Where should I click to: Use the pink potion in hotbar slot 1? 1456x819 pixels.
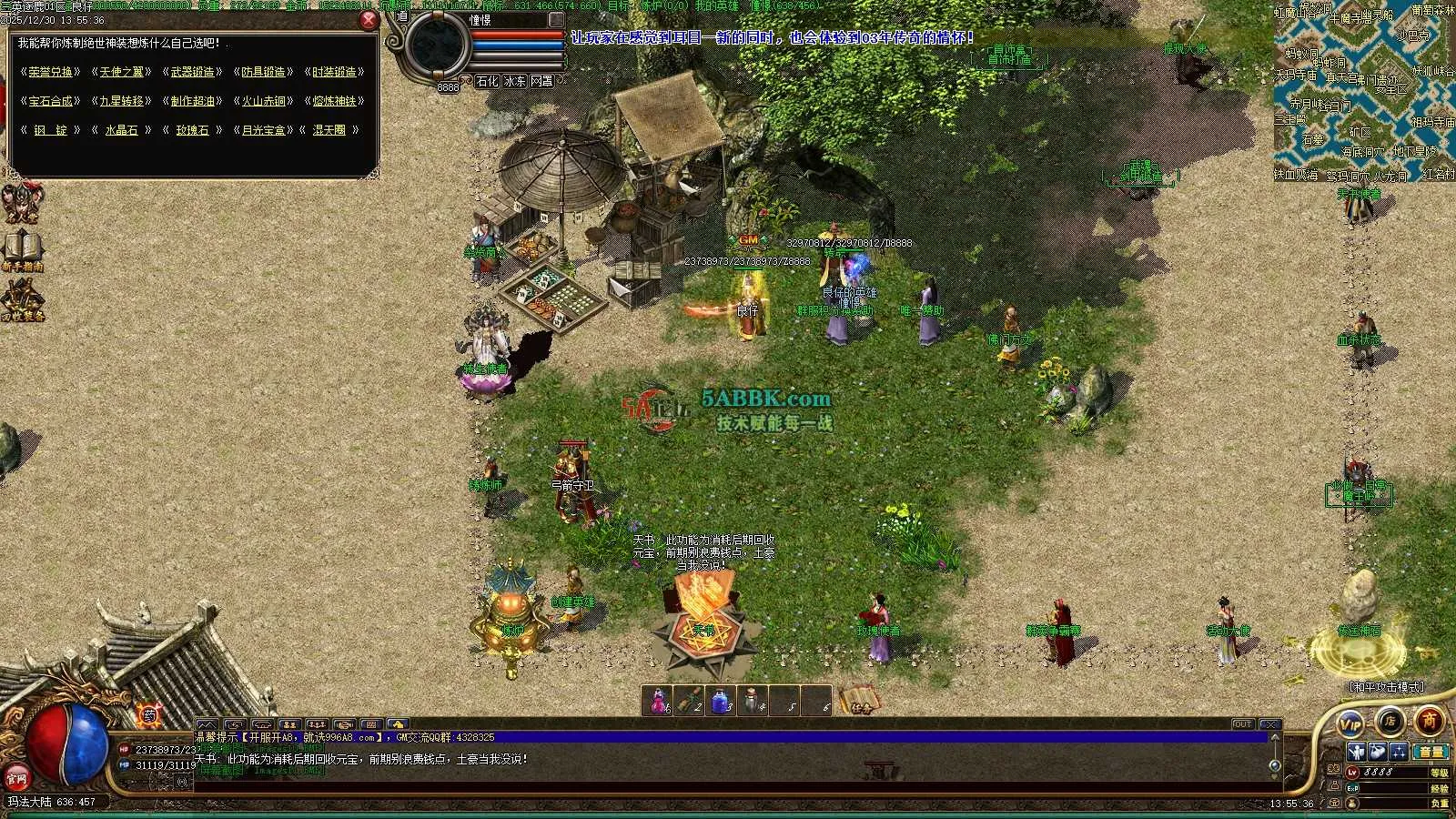click(657, 702)
